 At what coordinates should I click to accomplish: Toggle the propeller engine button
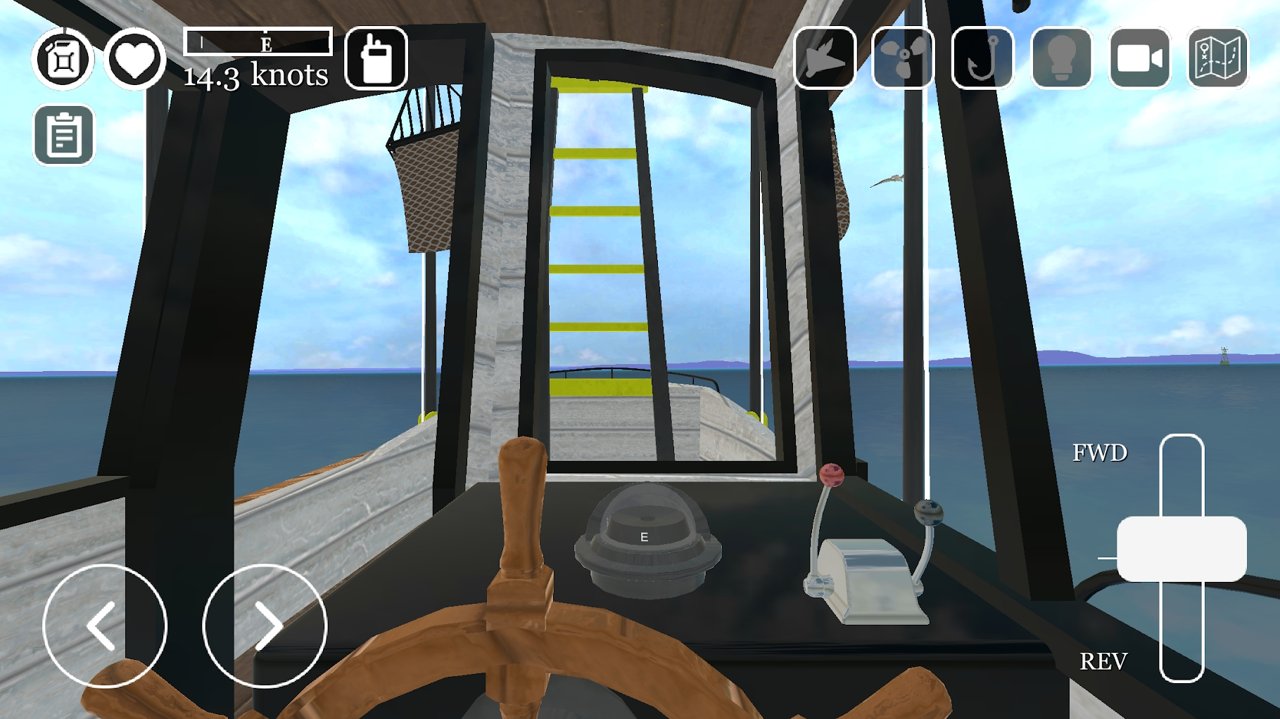pyautogui.click(x=903, y=59)
